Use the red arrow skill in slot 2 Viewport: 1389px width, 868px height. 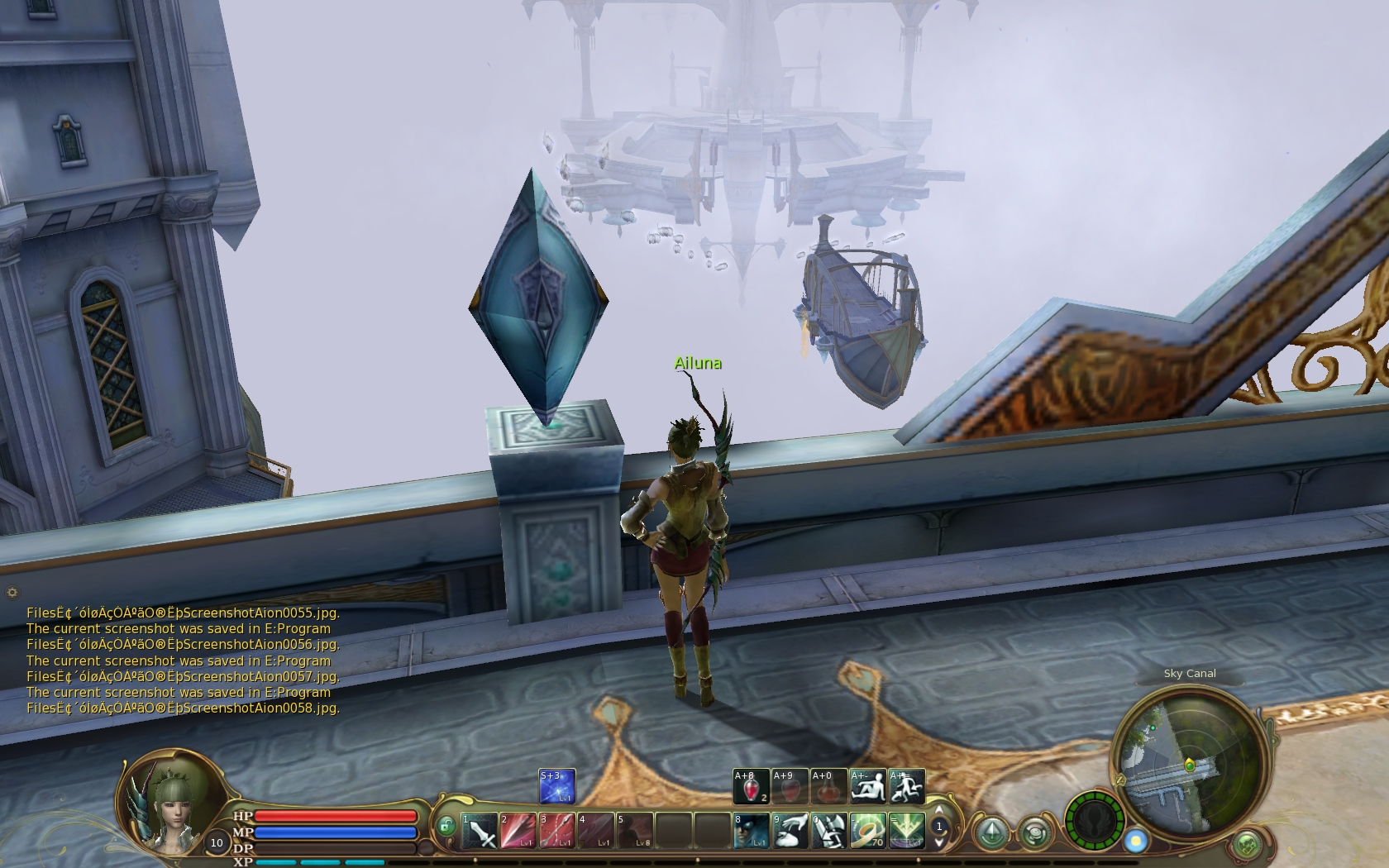(x=518, y=831)
